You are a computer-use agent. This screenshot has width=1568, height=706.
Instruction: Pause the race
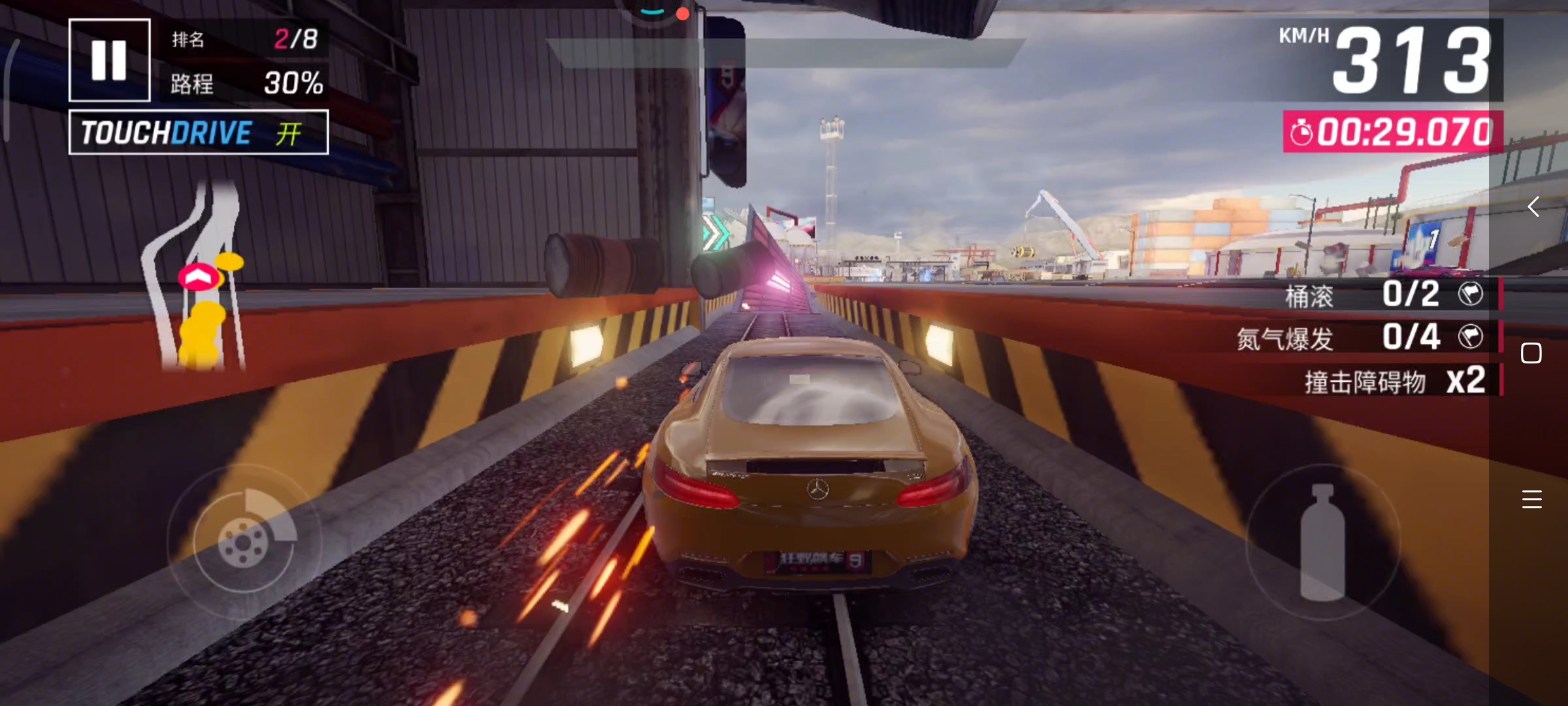pyautogui.click(x=109, y=60)
